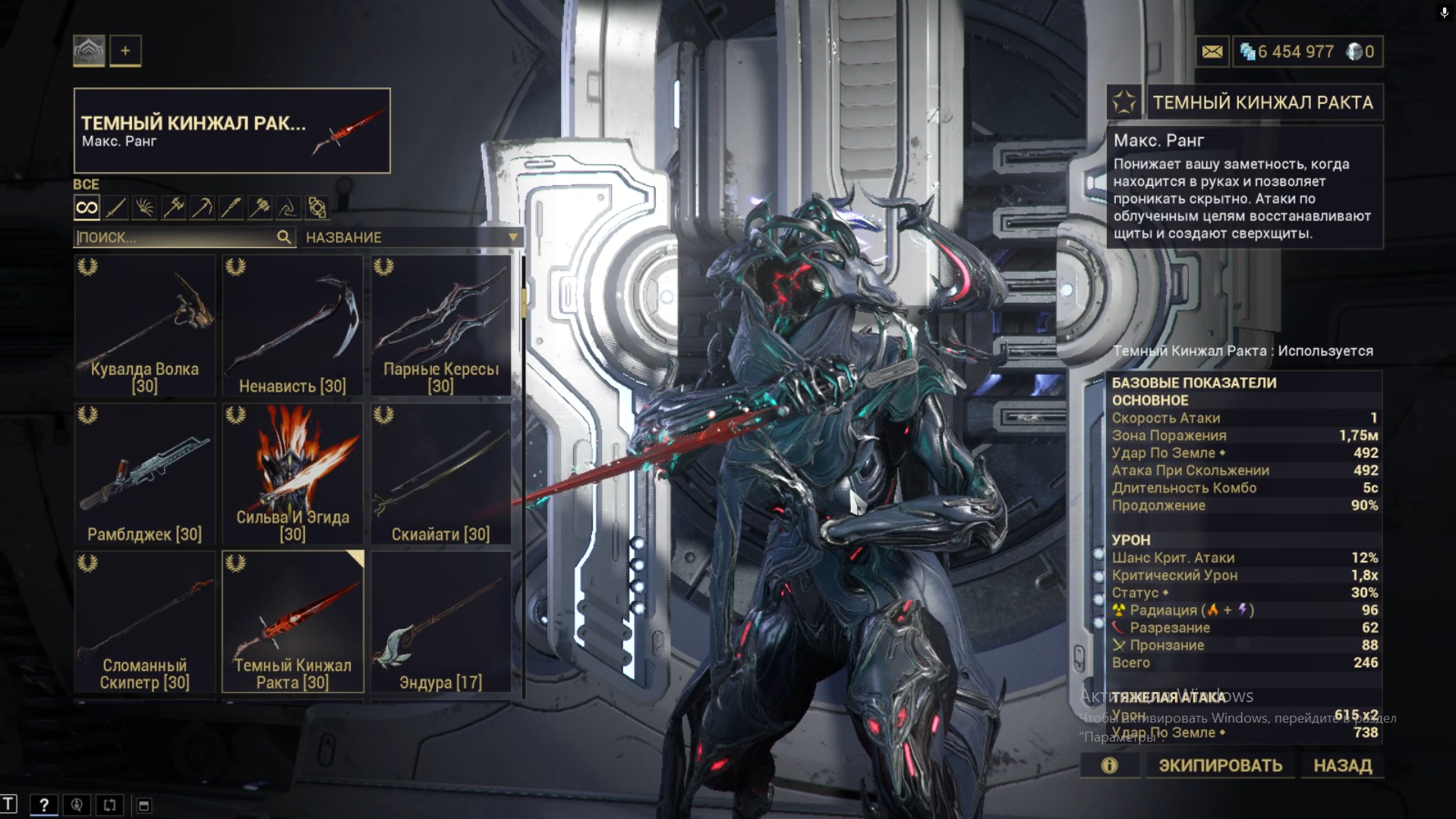Select the Темный Кинжал Ракта slot
This screenshot has width=1456, height=819.
pyautogui.click(x=293, y=622)
